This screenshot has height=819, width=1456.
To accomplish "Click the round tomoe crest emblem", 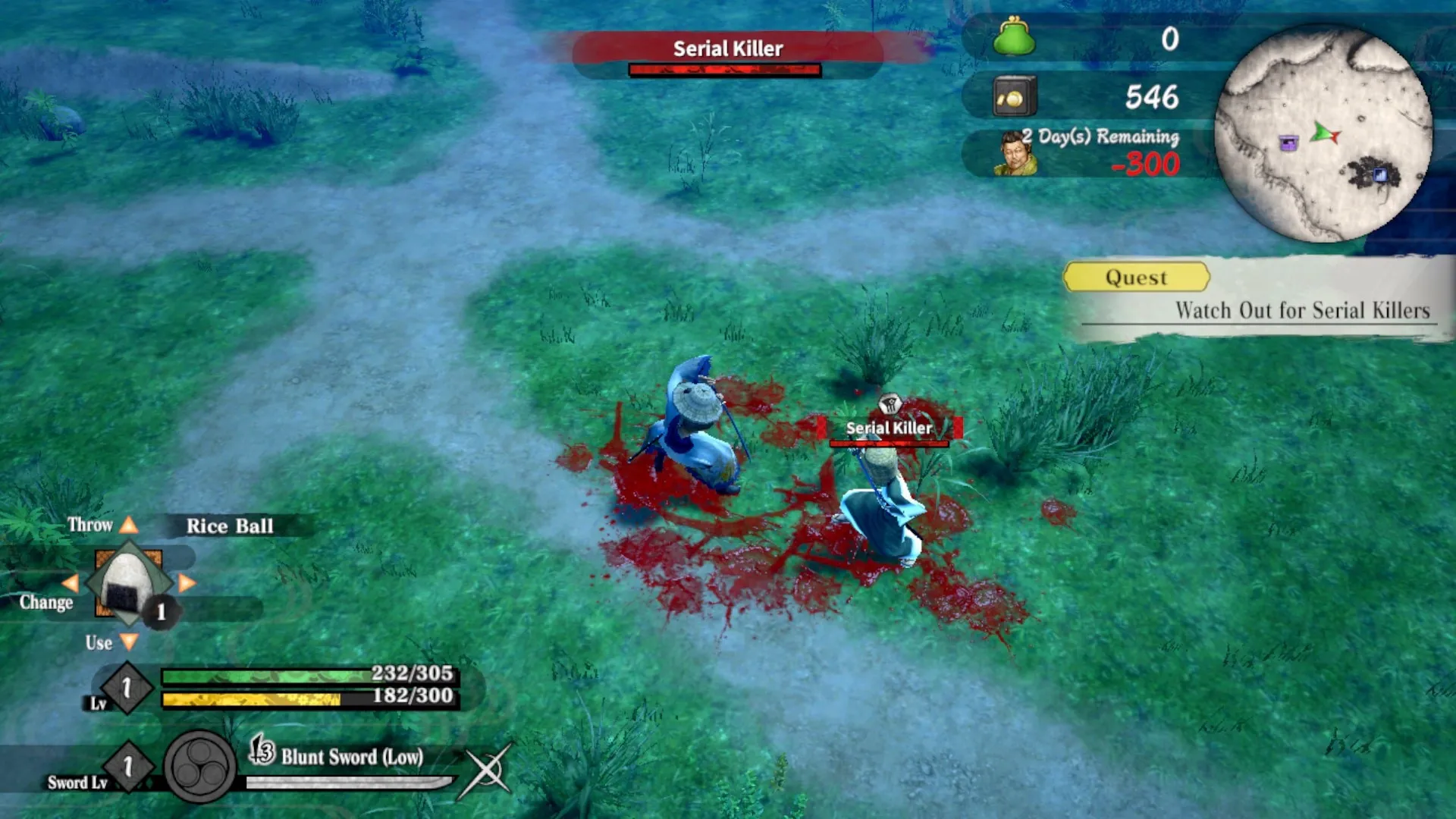I will point(200,767).
